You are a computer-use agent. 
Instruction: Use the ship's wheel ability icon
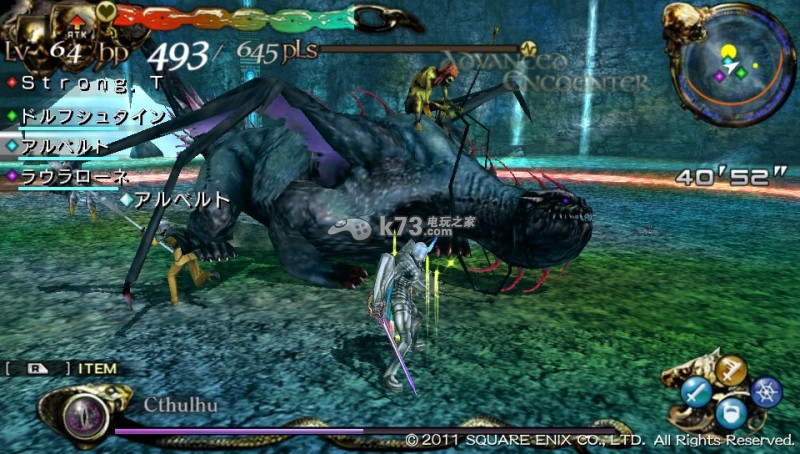click(x=766, y=392)
